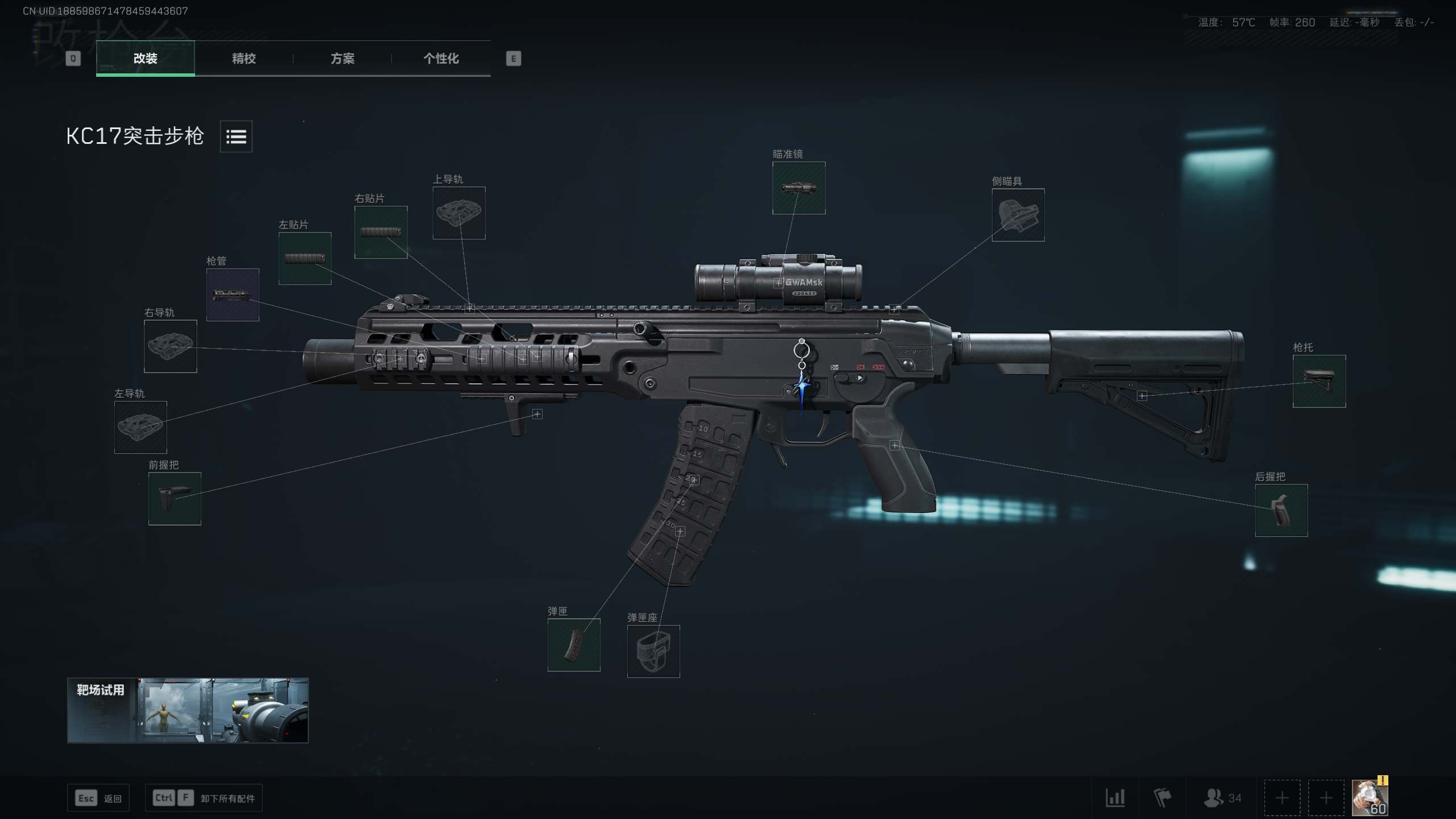Select the 弹匣 magazine slot
The height and width of the screenshot is (819, 1456).
[574, 645]
